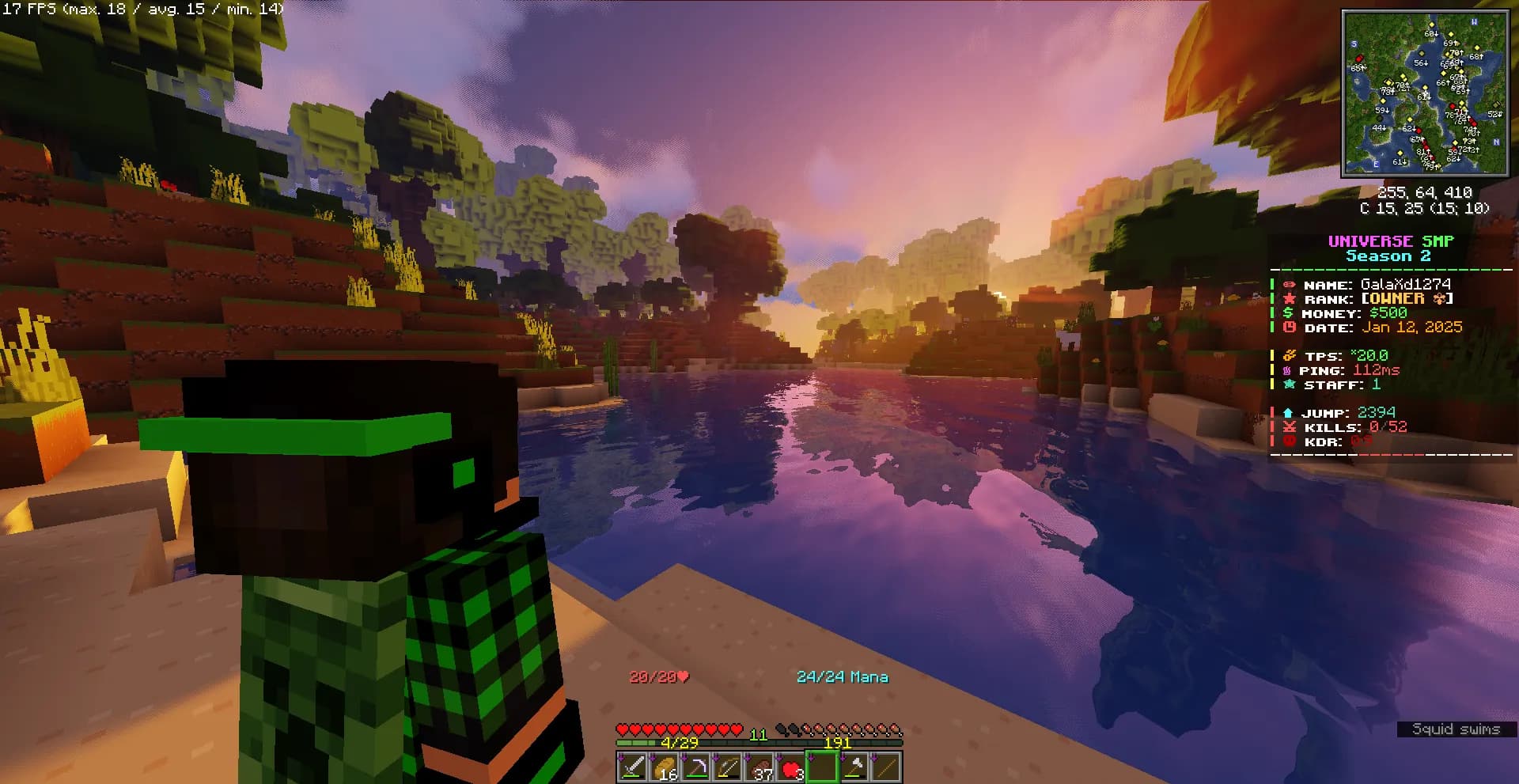
Task: Select the iron sword hotbar slot
Action: coord(632,767)
